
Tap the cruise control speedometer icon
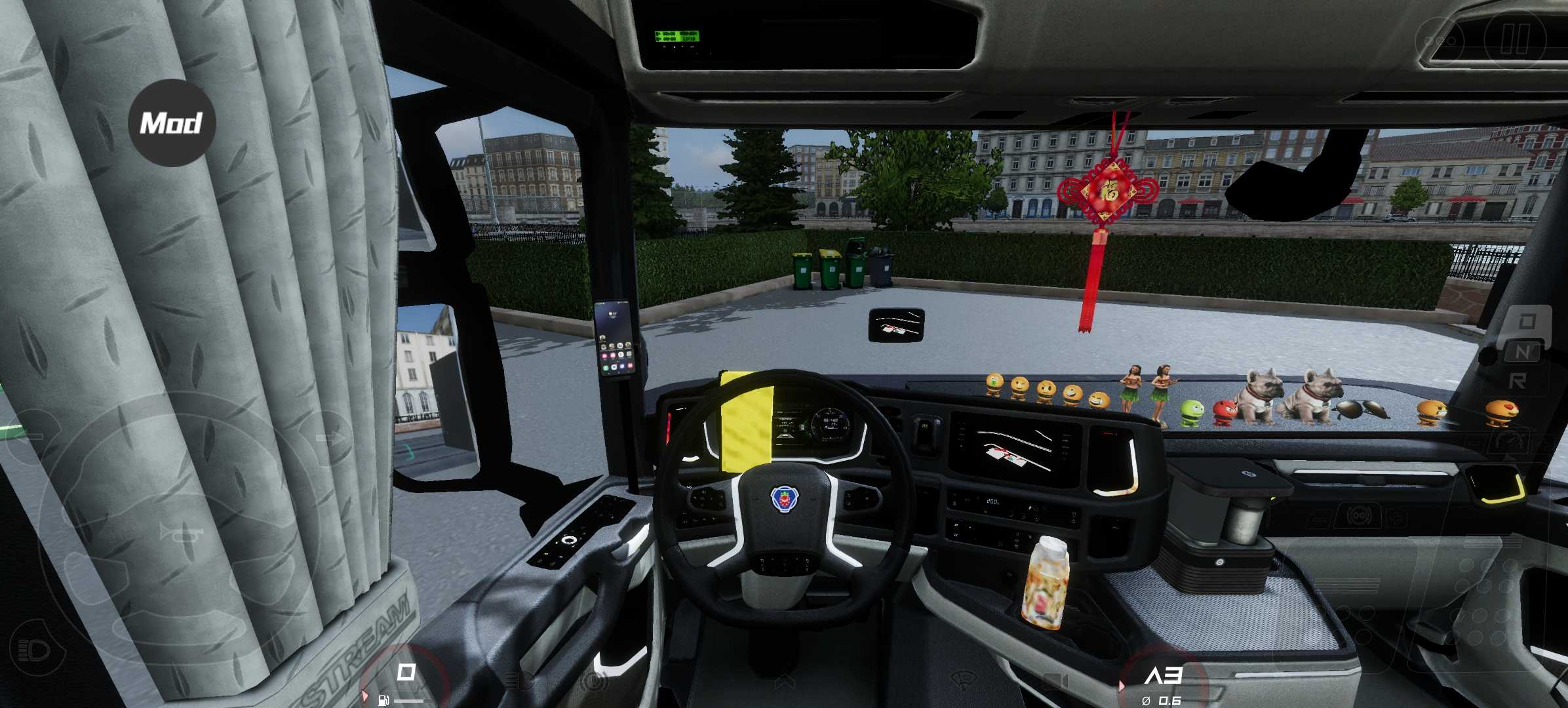tap(1510, 441)
